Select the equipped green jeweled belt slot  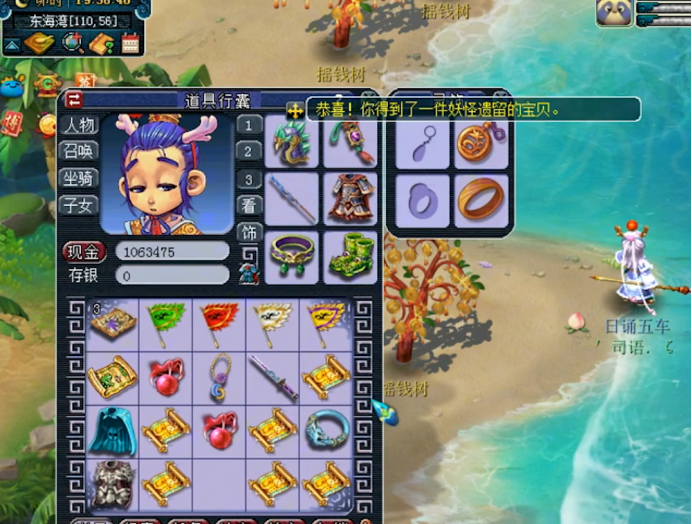point(294,255)
